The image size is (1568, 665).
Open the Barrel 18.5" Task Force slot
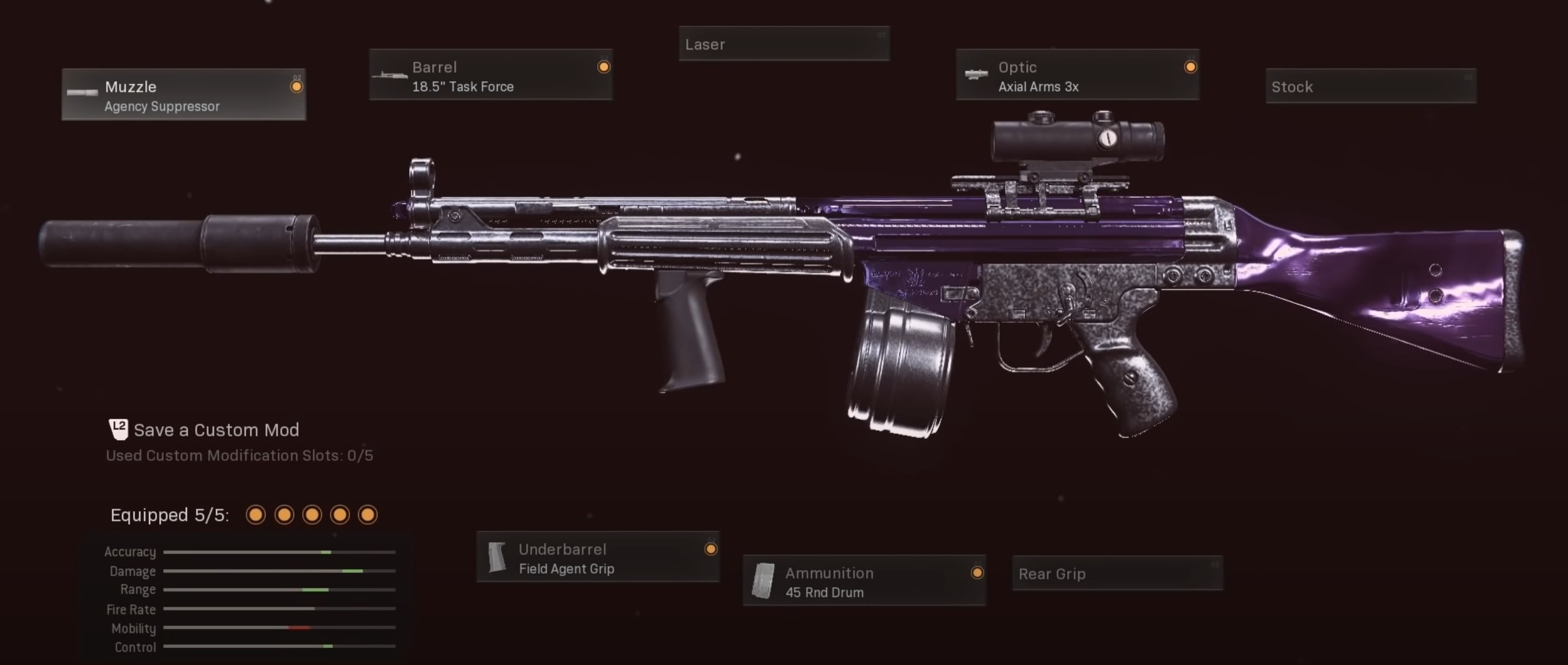point(490,75)
